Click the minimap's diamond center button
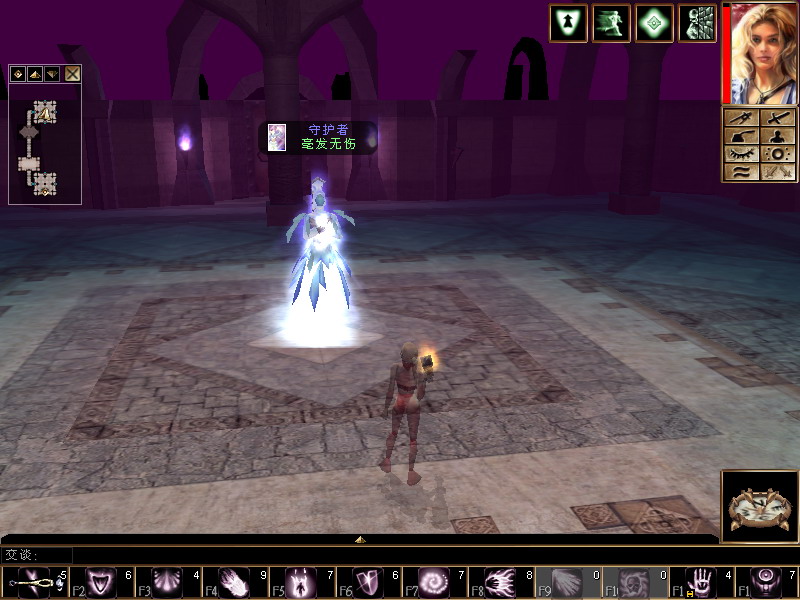The width and height of the screenshot is (800, 600). click(x=19, y=74)
